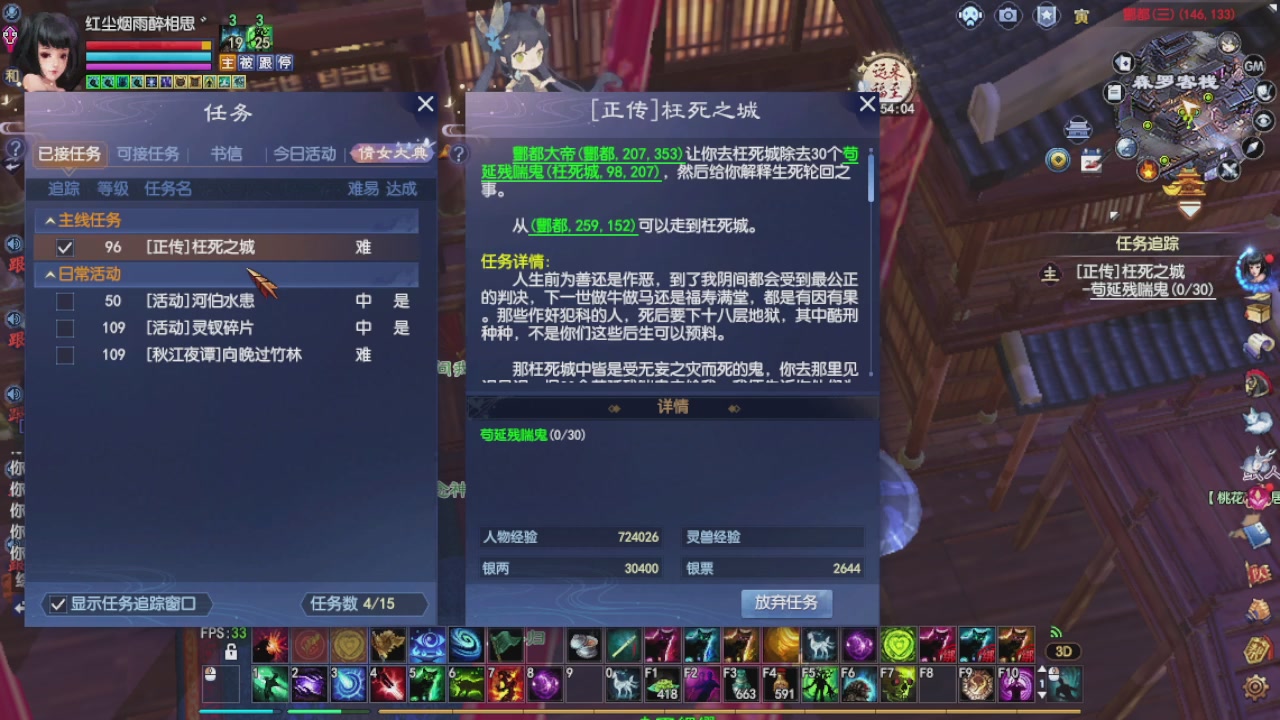Open the crossed-swords combat icon near minimap
Screen dimensions: 1280x720
[1227, 169]
